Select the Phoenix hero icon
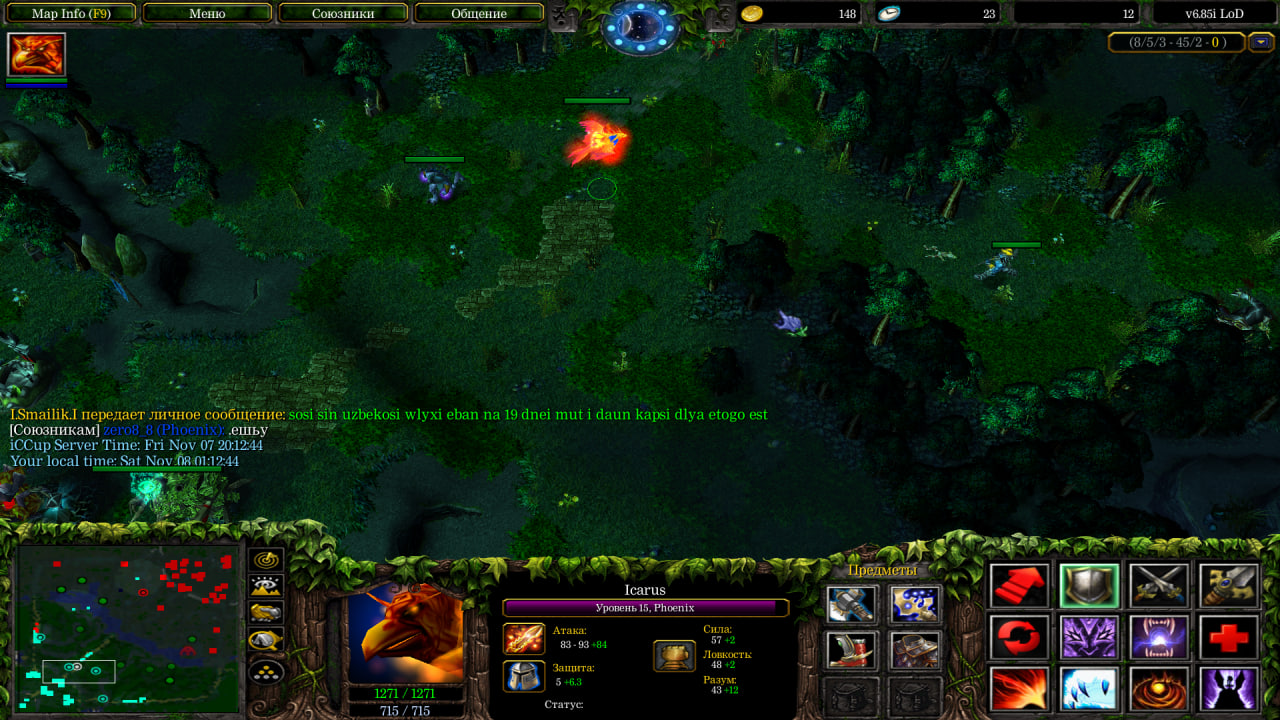1280x720 pixels. pyautogui.click(x=36, y=54)
